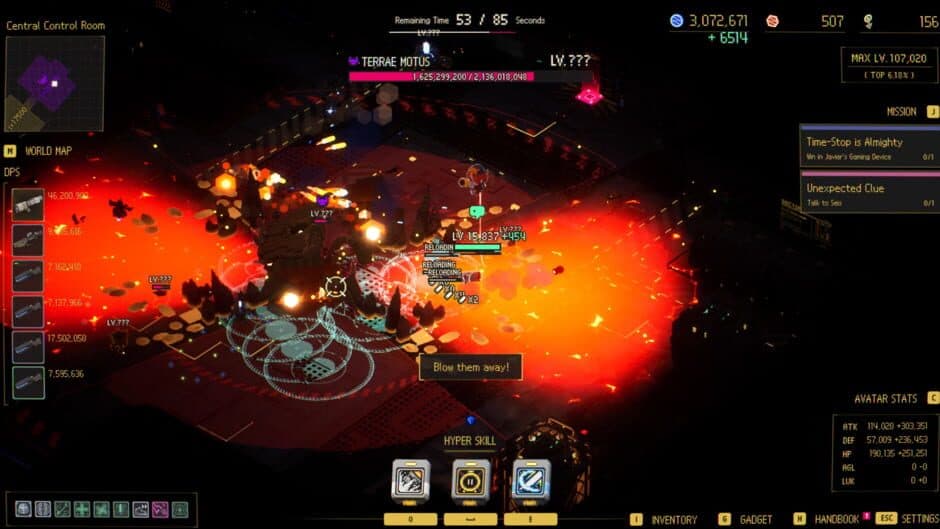The image size is (940, 529).
Task: Click the Central Control Room minimap
Action: tap(54, 84)
